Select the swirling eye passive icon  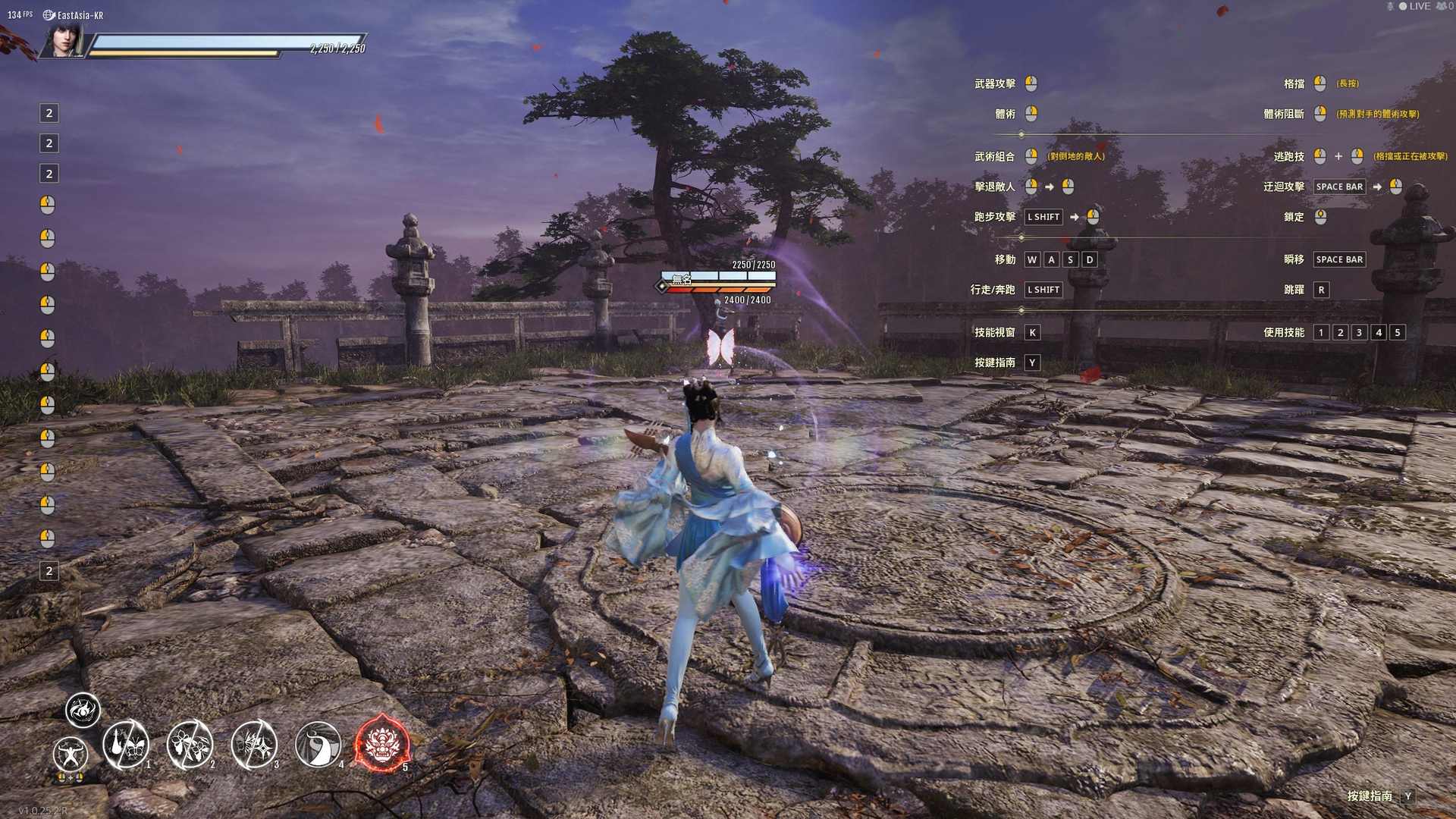click(83, 710)
